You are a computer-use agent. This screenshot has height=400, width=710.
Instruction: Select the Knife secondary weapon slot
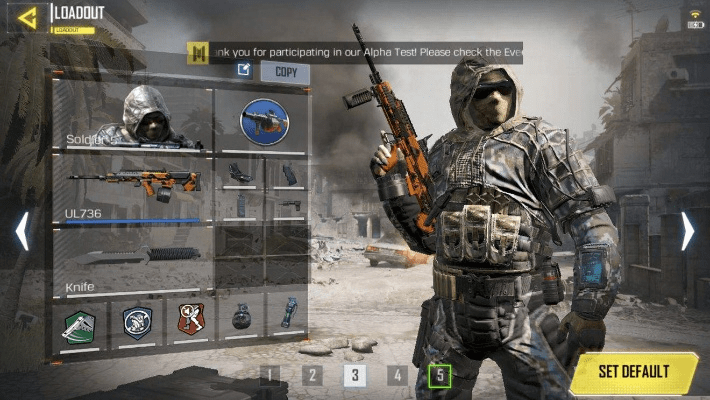132,259
